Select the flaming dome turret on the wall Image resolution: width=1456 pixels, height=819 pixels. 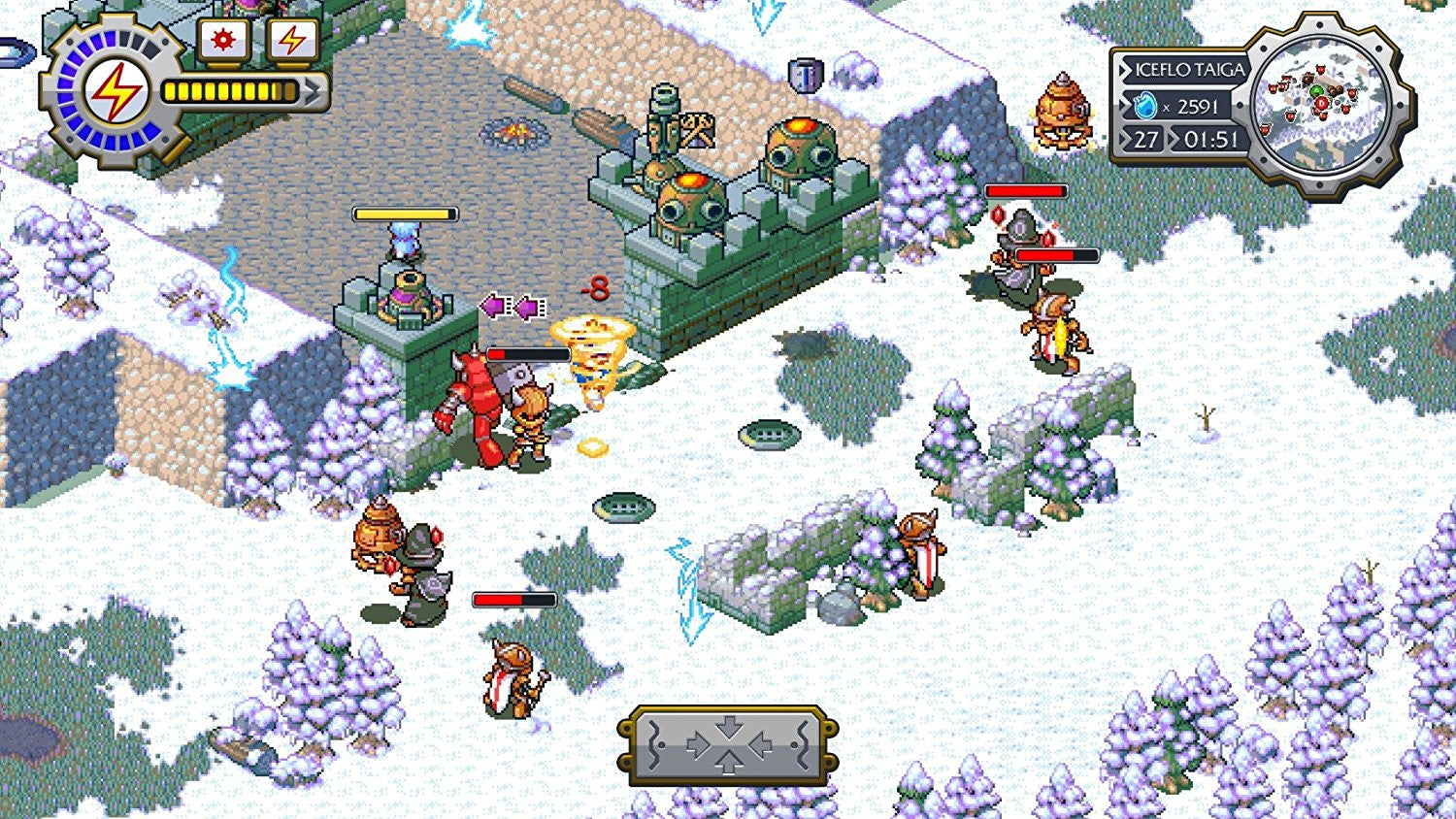click(796, 146)
